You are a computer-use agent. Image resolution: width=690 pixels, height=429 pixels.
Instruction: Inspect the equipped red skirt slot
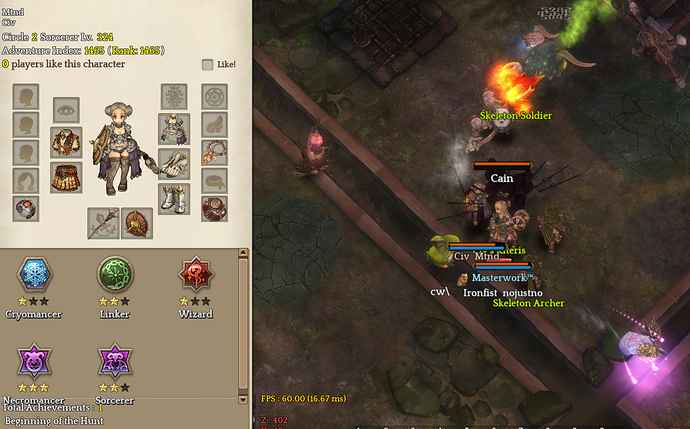coord(66,177)
